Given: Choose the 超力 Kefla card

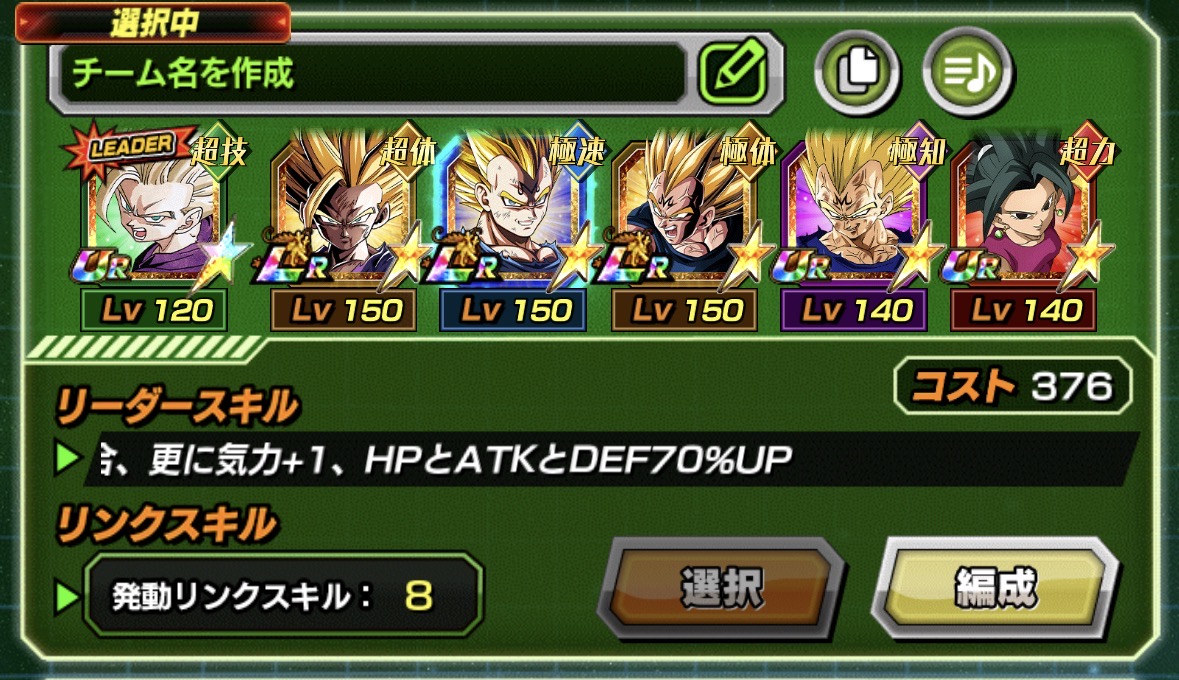Looking at the screenshot, I should (x=1024, y=225).
